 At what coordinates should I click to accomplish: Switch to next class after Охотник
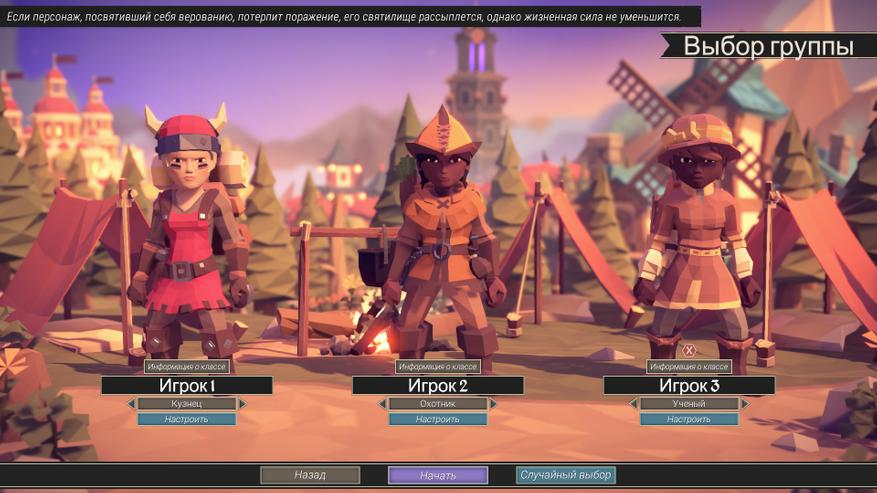click(494, 404)
